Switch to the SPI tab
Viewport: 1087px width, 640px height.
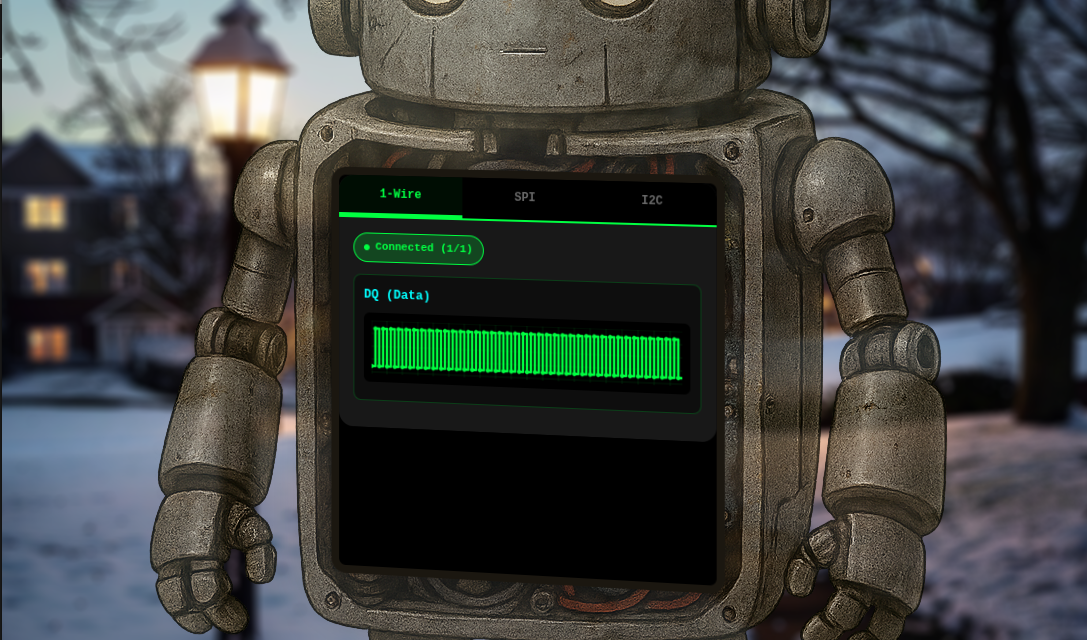(x=525, y=198)
